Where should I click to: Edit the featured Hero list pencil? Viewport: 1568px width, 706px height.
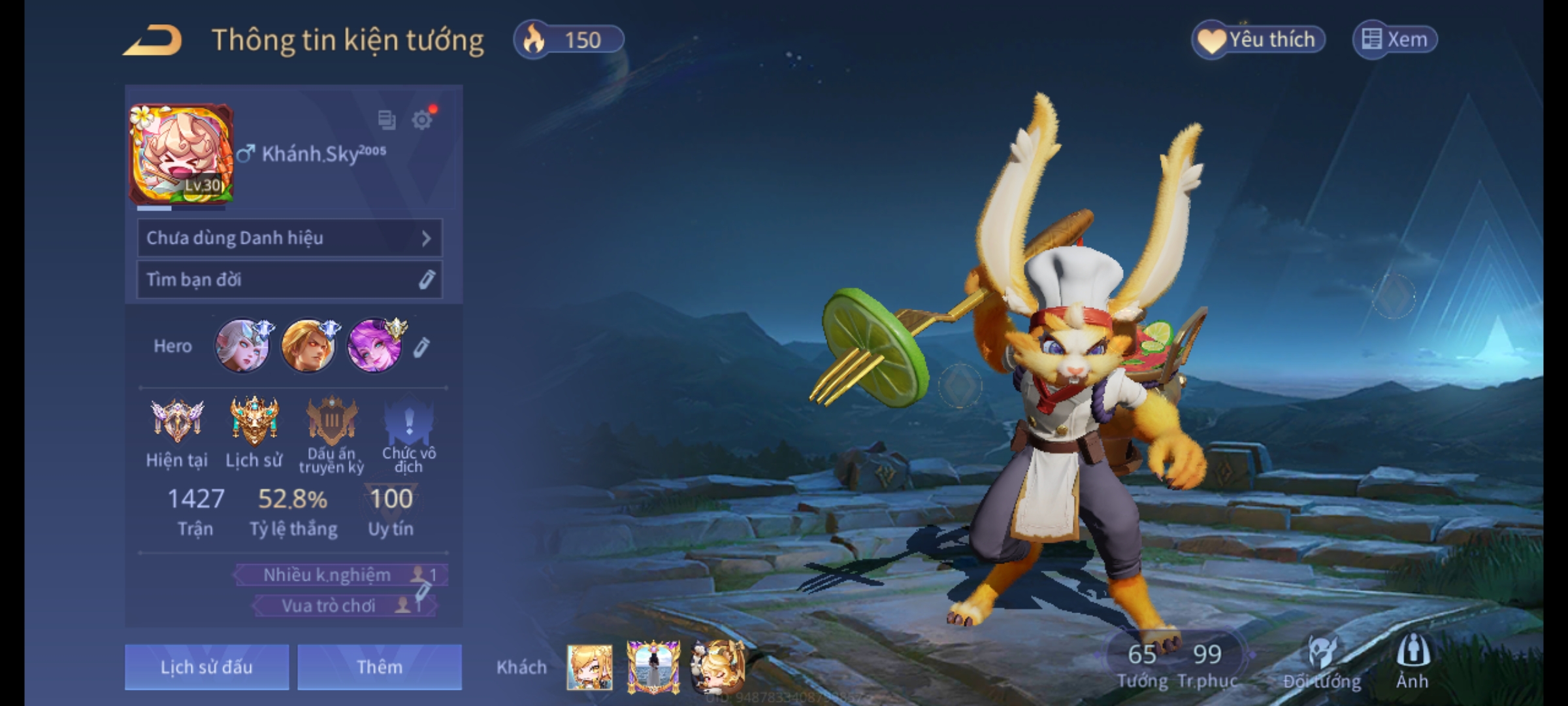click(422, 347)
